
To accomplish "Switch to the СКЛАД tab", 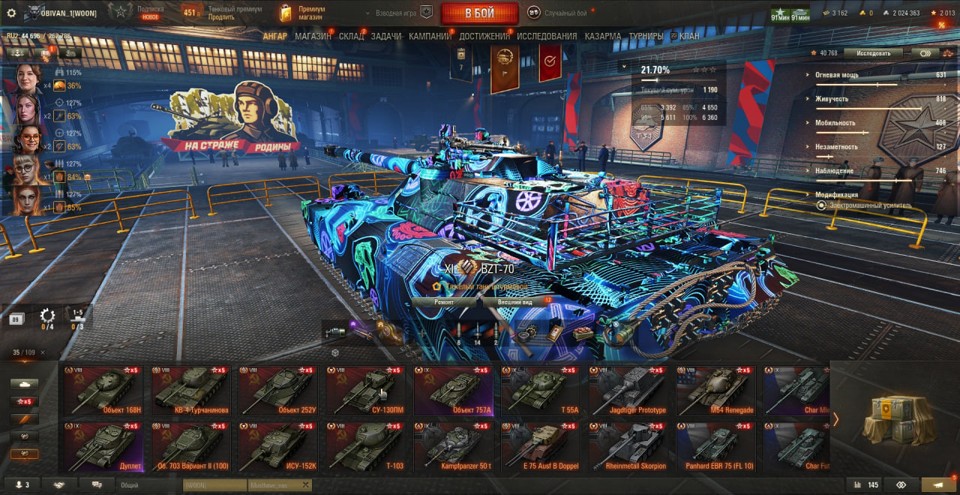I will pyautogui.click(x=351, y=36).
